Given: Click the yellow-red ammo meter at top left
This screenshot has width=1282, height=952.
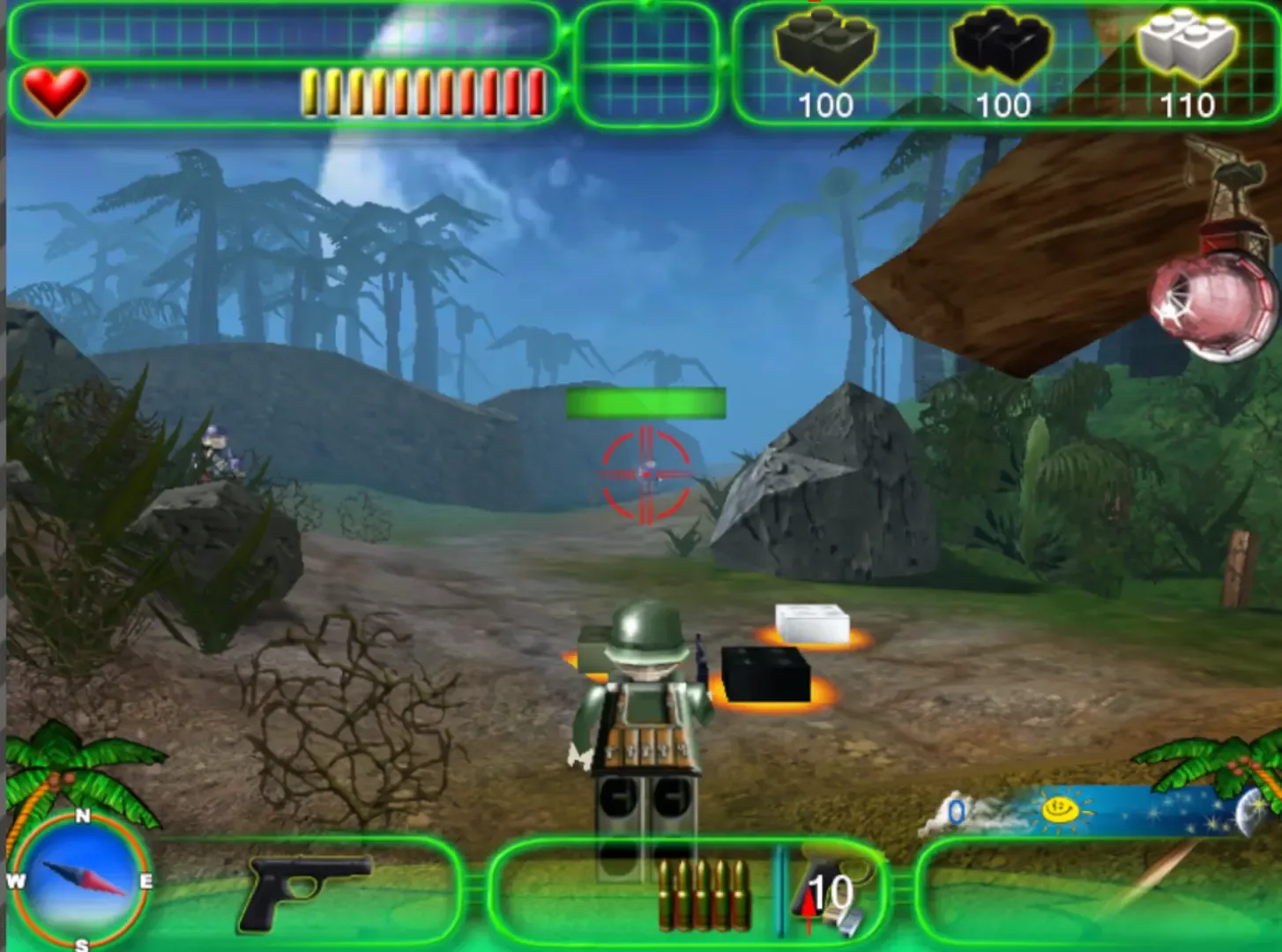Looking at the screenshot, I should coord(423,91).
